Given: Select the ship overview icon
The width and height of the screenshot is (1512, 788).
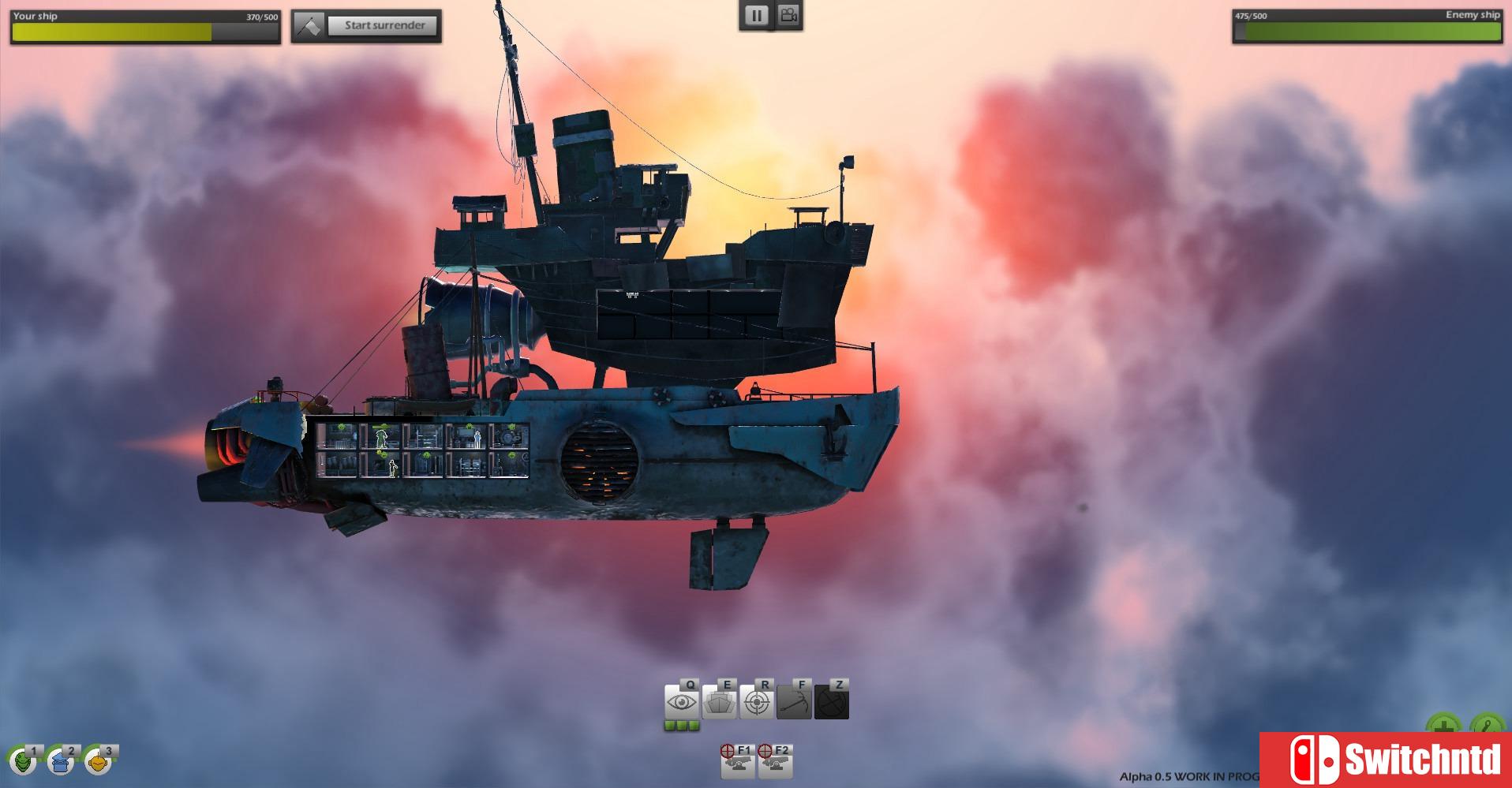Looking at the screenshot, I should click(x=720, y=701).
